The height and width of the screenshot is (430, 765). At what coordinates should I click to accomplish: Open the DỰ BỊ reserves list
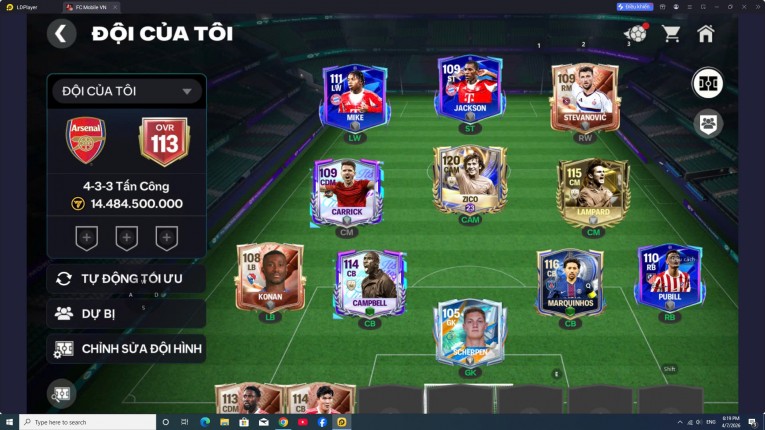[x=126, y=313]
